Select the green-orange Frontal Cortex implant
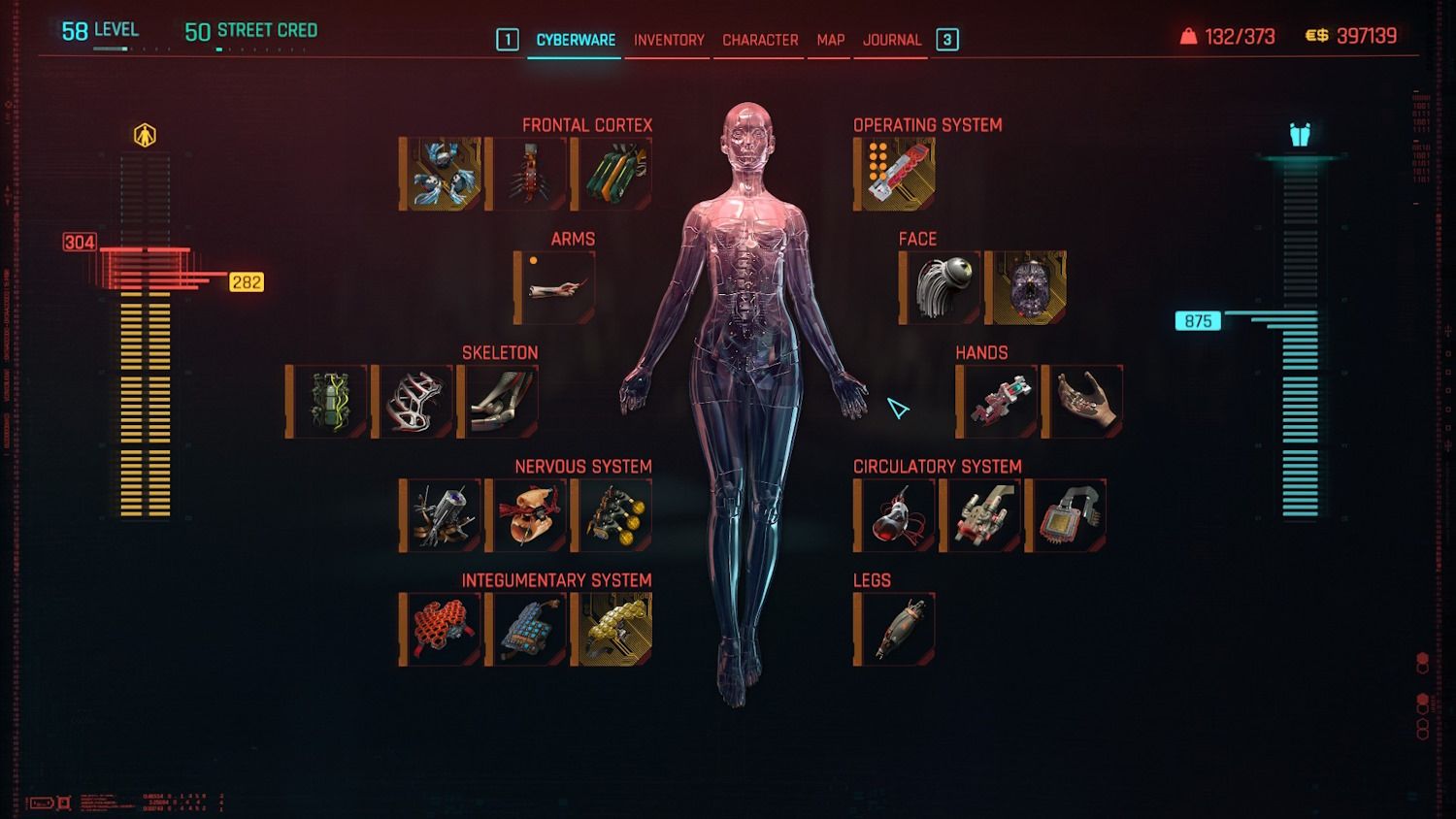This screenshot has height=819, width=1456. (612, 174)
